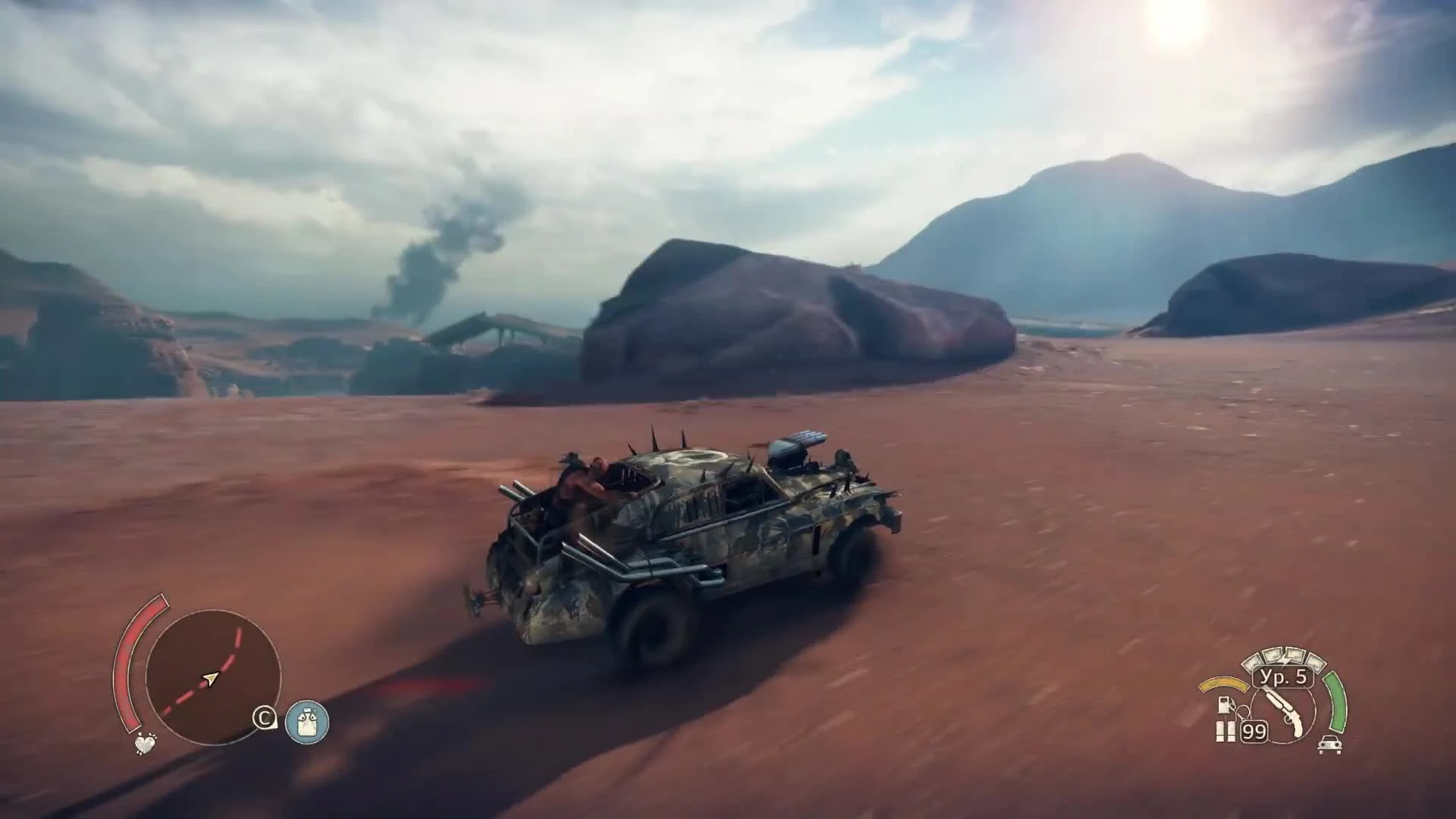Click the player arrow in the minimap center
1456x819 pixels.
pos(210,679)
